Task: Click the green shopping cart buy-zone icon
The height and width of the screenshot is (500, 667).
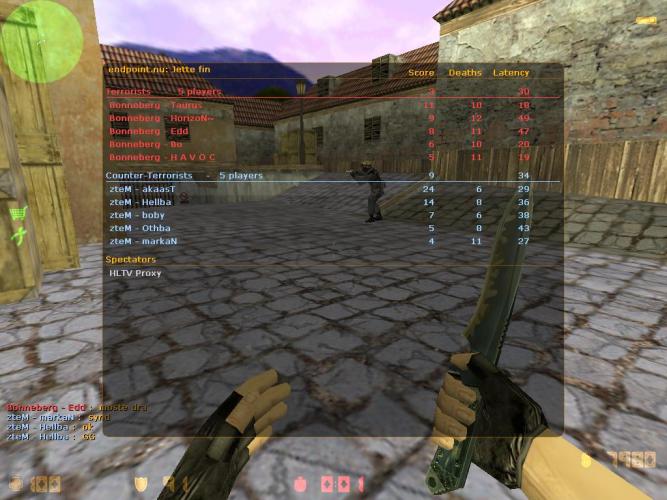Action: point(18,213)
